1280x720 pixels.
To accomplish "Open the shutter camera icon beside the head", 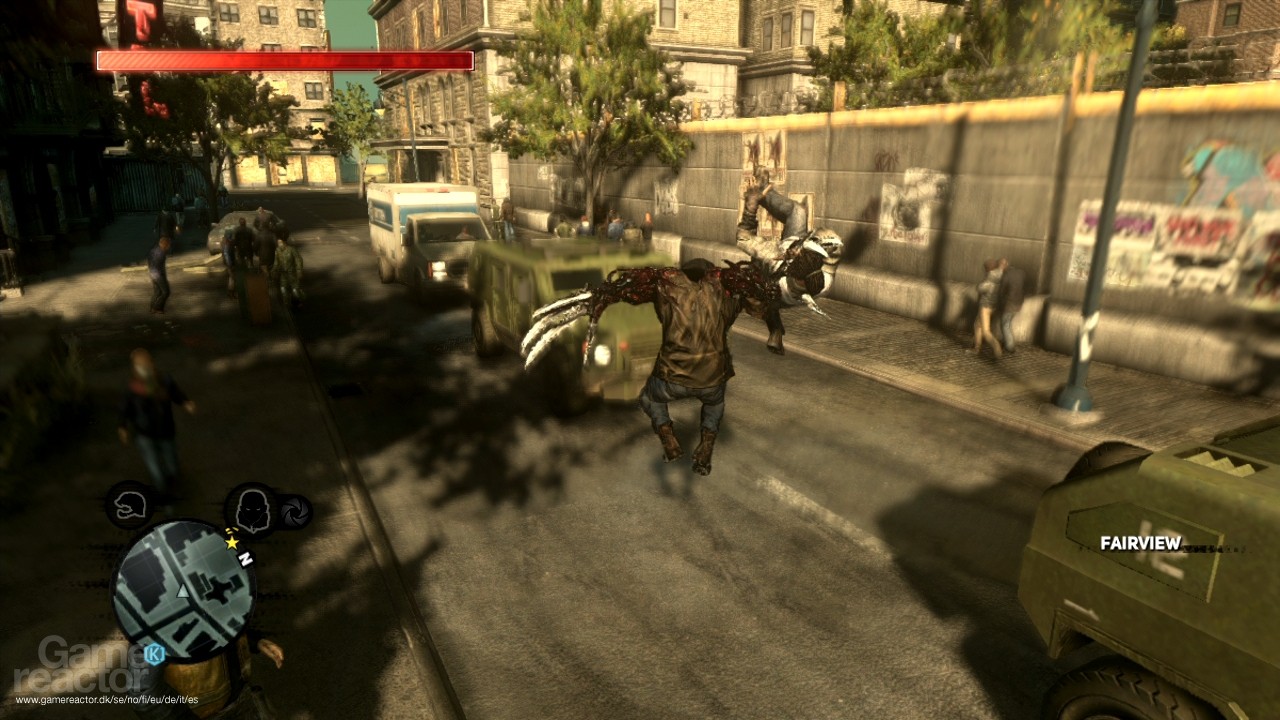I will tap(294, 511).
